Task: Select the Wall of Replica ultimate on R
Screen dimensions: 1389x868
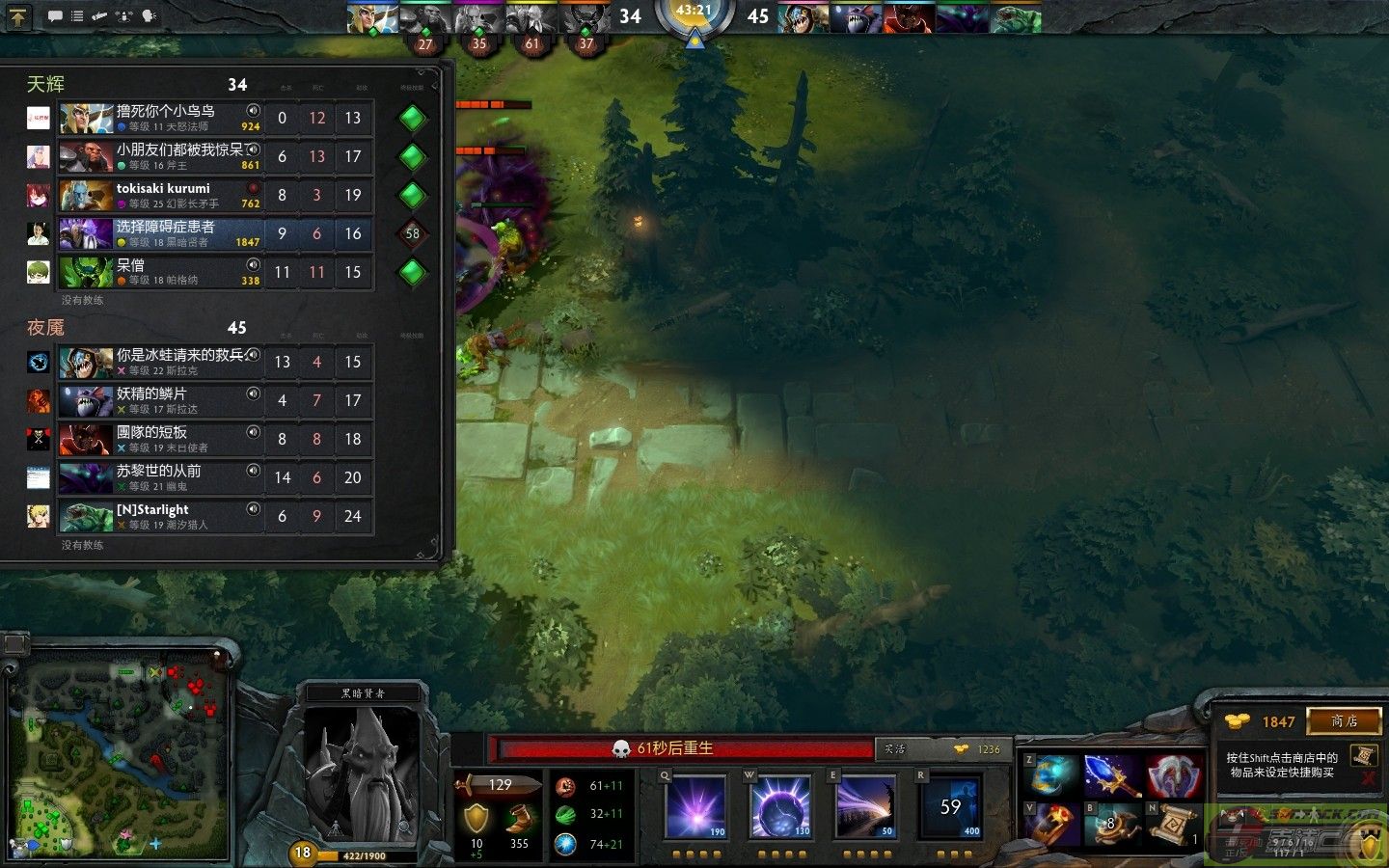Action: 950,806
